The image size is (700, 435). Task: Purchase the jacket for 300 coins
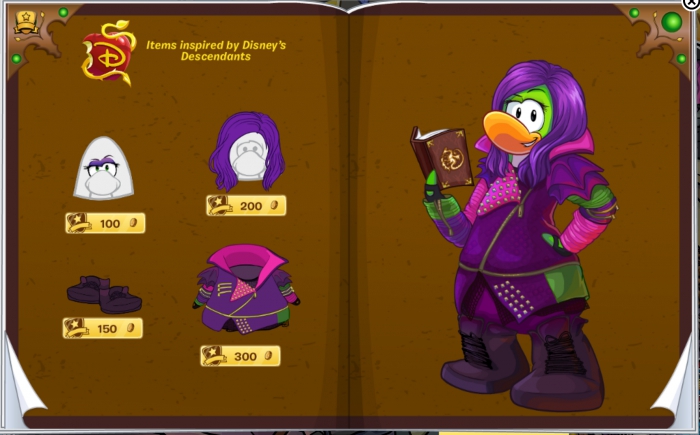coord(240,356)
